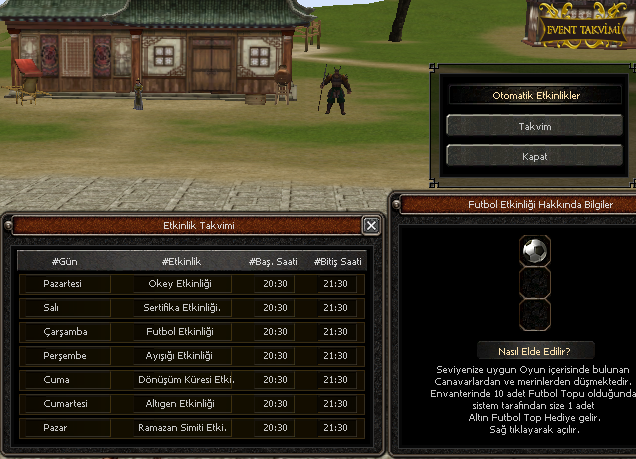Click the Nasıl Elde Edilir button

(x=534, y=350)
